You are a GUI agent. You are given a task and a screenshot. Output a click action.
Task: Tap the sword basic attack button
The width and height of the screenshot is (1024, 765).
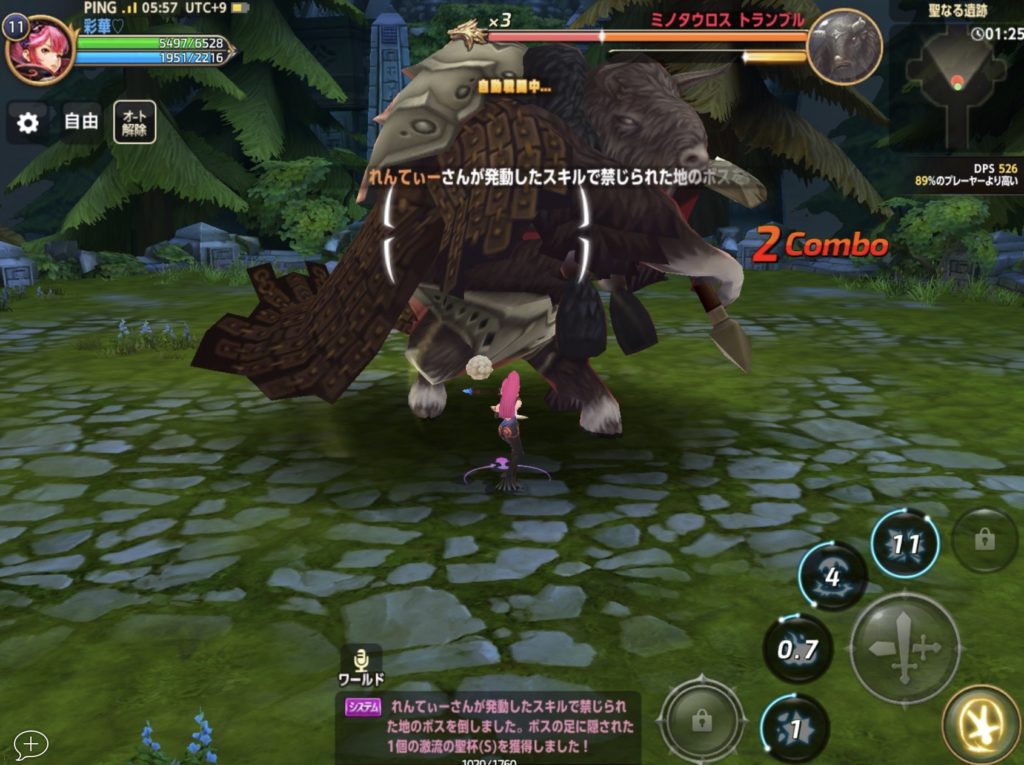pyautogui.click(x=904, y=647)
